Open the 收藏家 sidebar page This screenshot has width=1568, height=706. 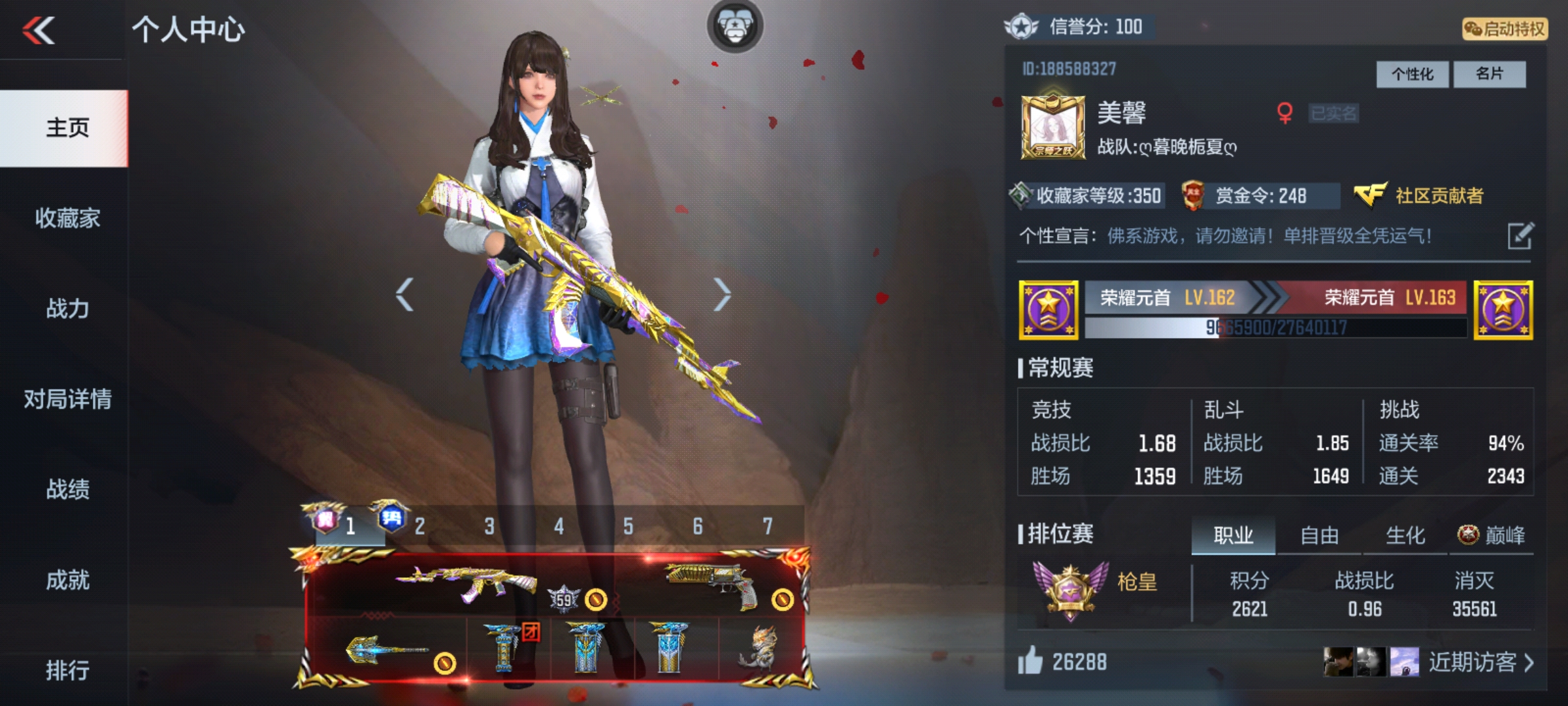(x=67, y=218)
